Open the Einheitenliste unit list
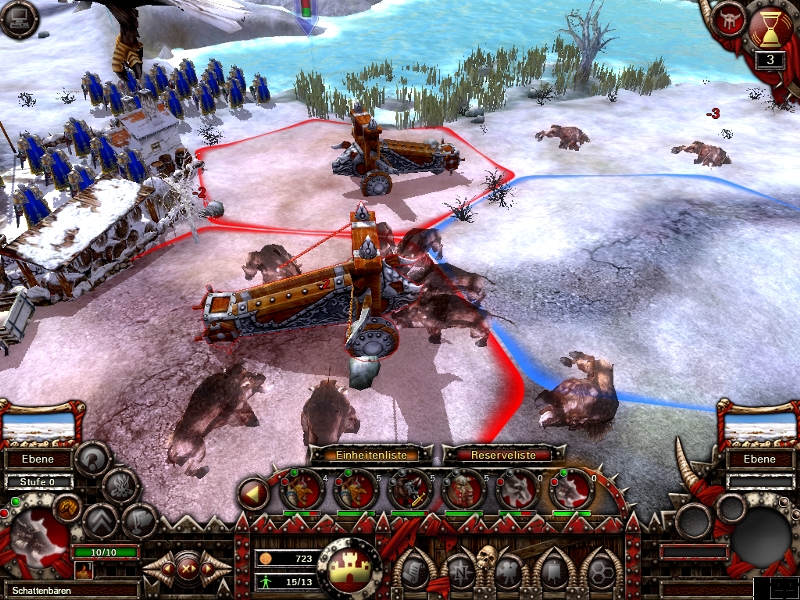 pos(369,454)
